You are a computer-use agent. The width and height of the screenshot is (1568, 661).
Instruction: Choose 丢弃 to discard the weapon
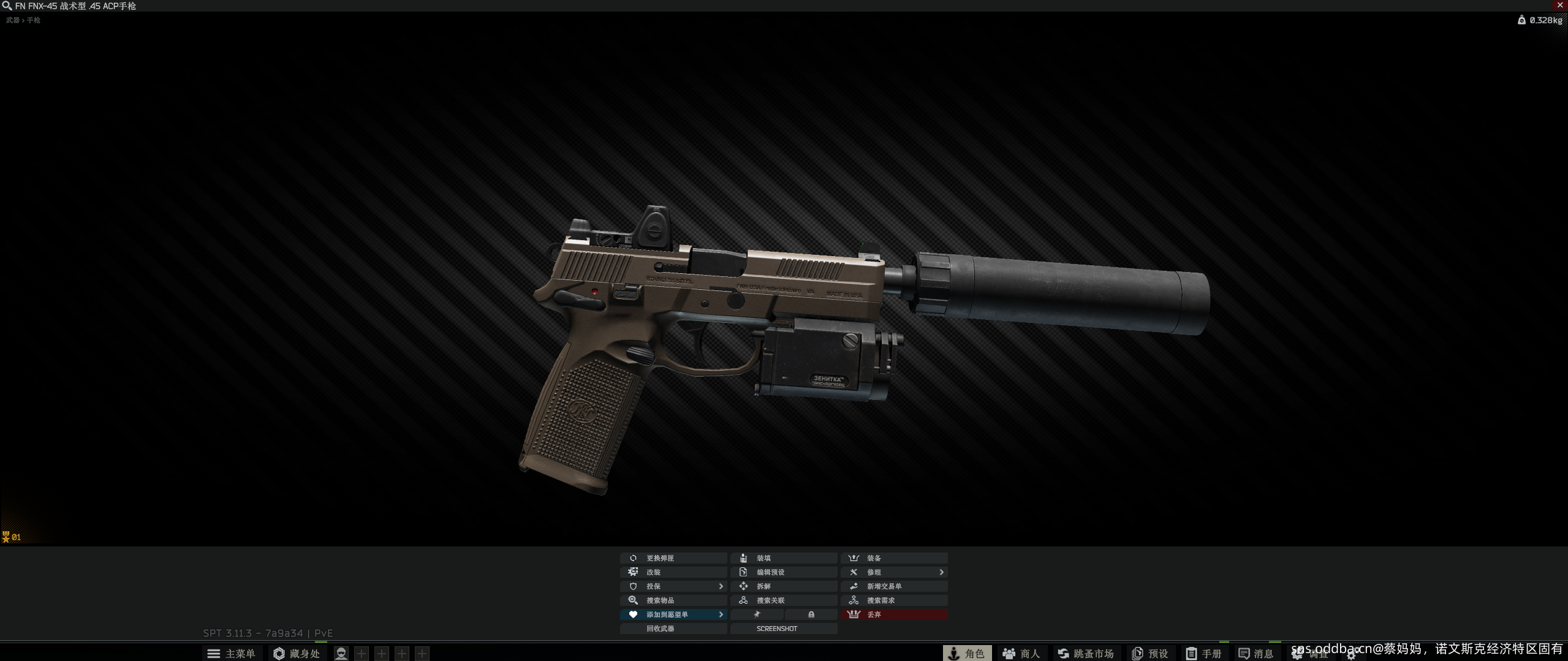(x=893, y=614)
